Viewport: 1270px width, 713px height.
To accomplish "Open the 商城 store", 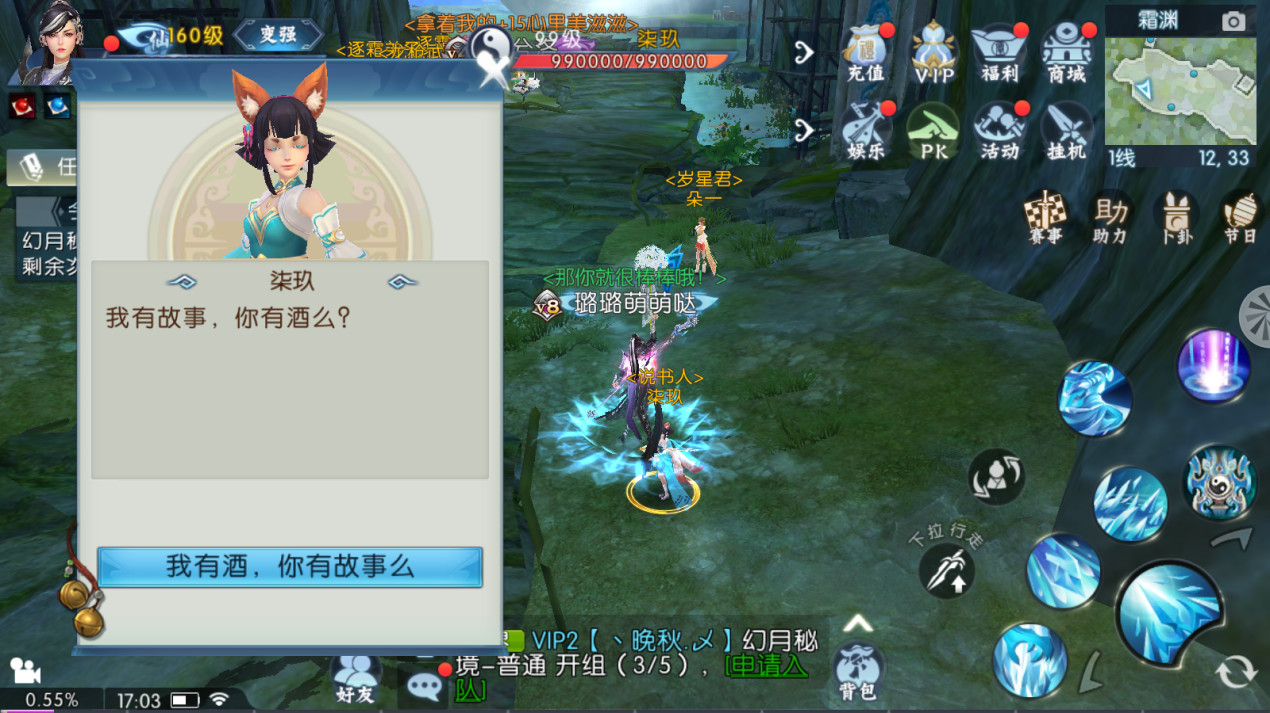I will [x=1066, y=53].
